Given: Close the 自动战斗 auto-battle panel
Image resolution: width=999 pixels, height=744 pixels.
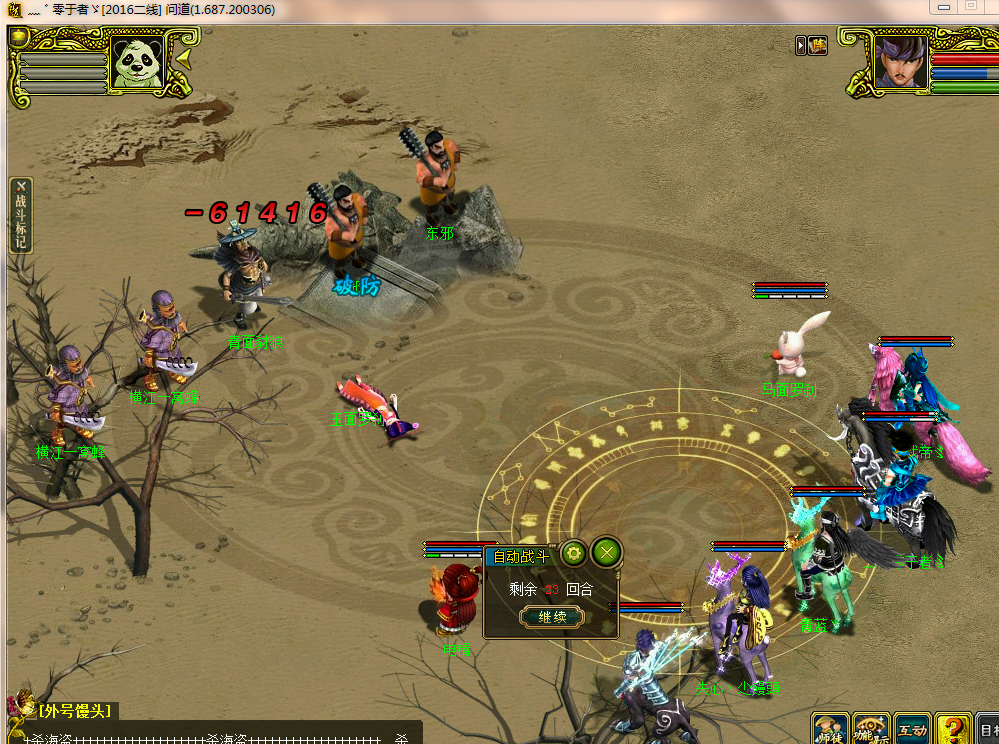Looking at the screenshot, I should point(606,551).
